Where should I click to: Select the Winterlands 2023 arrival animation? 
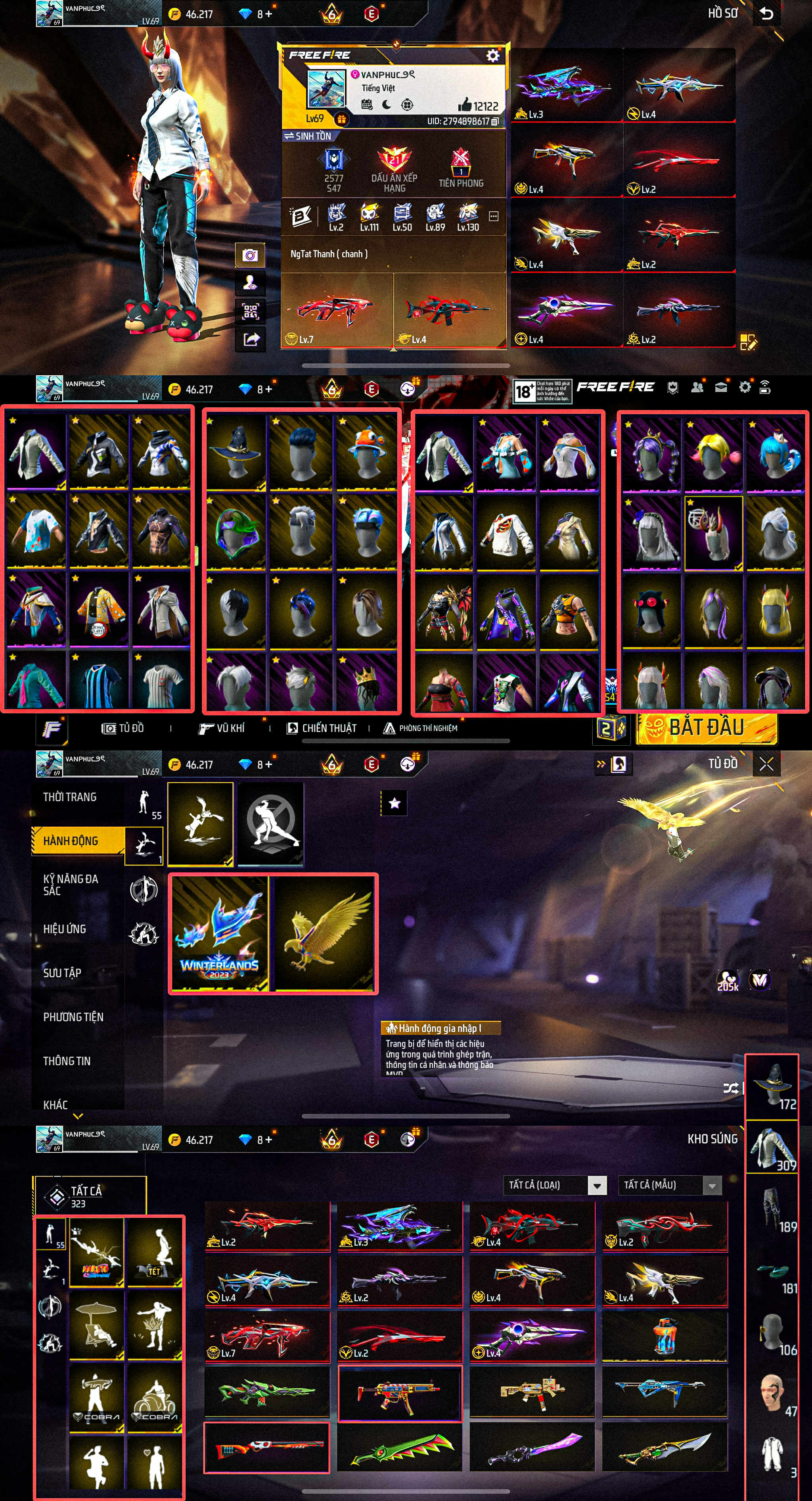[219, 933]
